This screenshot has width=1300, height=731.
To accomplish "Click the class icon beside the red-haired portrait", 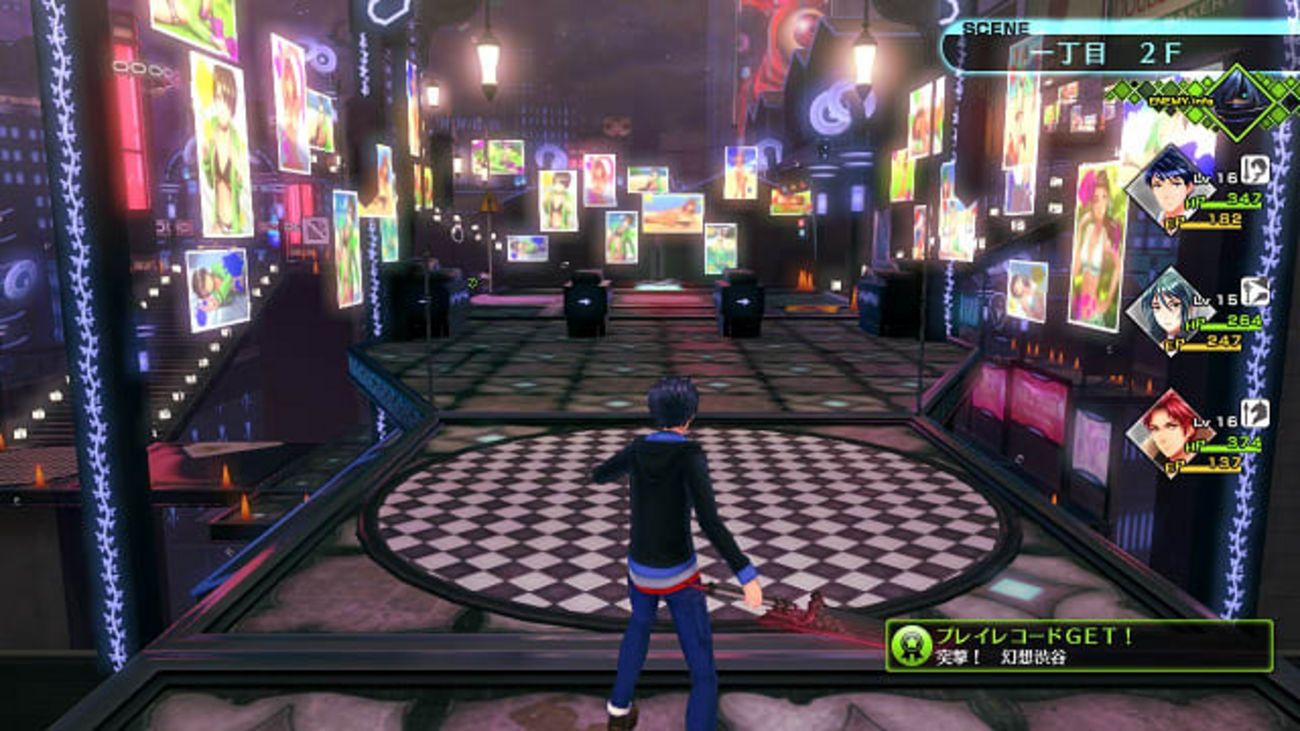I will pos(1254,413).
